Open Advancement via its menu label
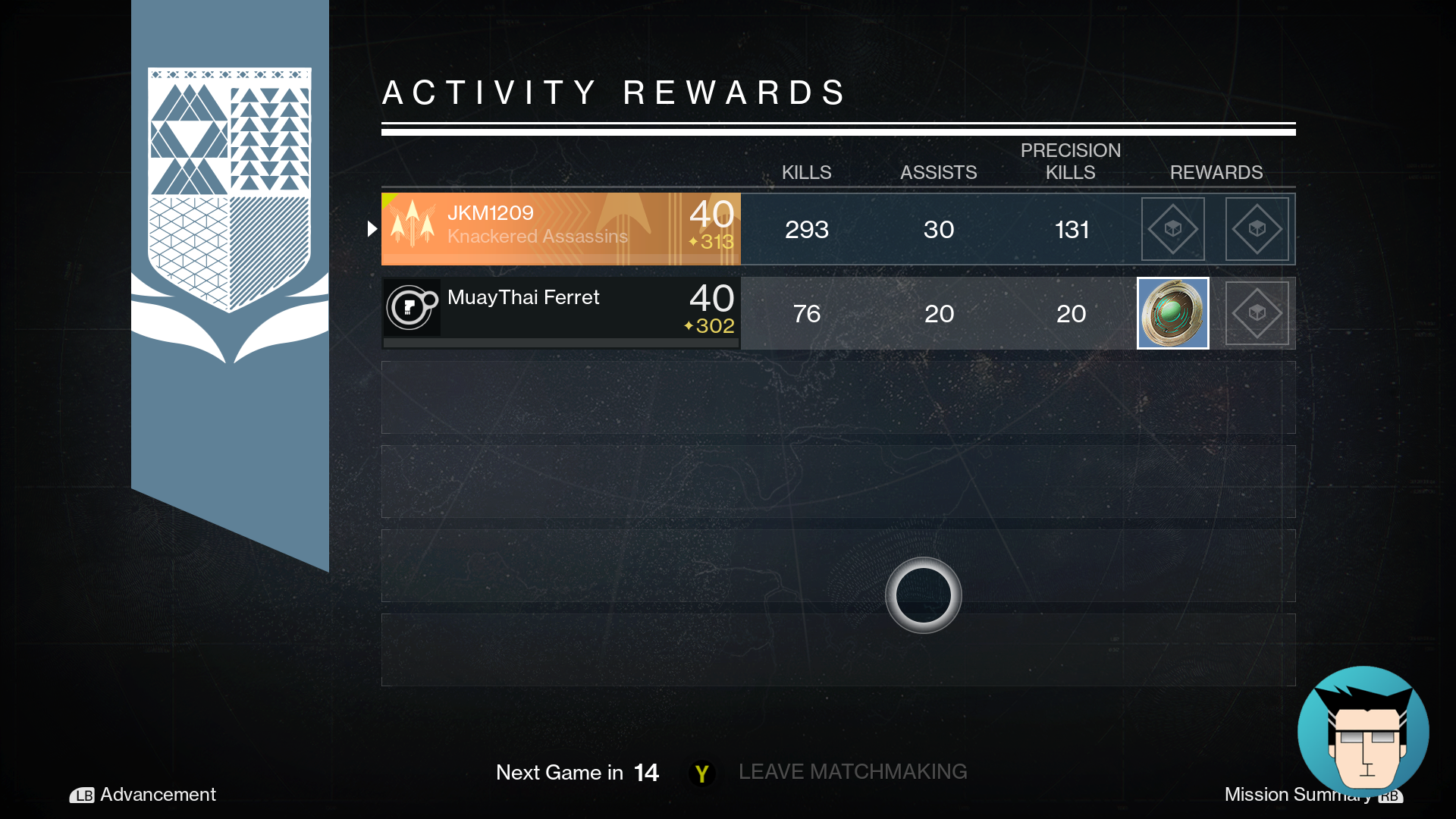Viewport: 1456px width, 819px height. (157, 795)
